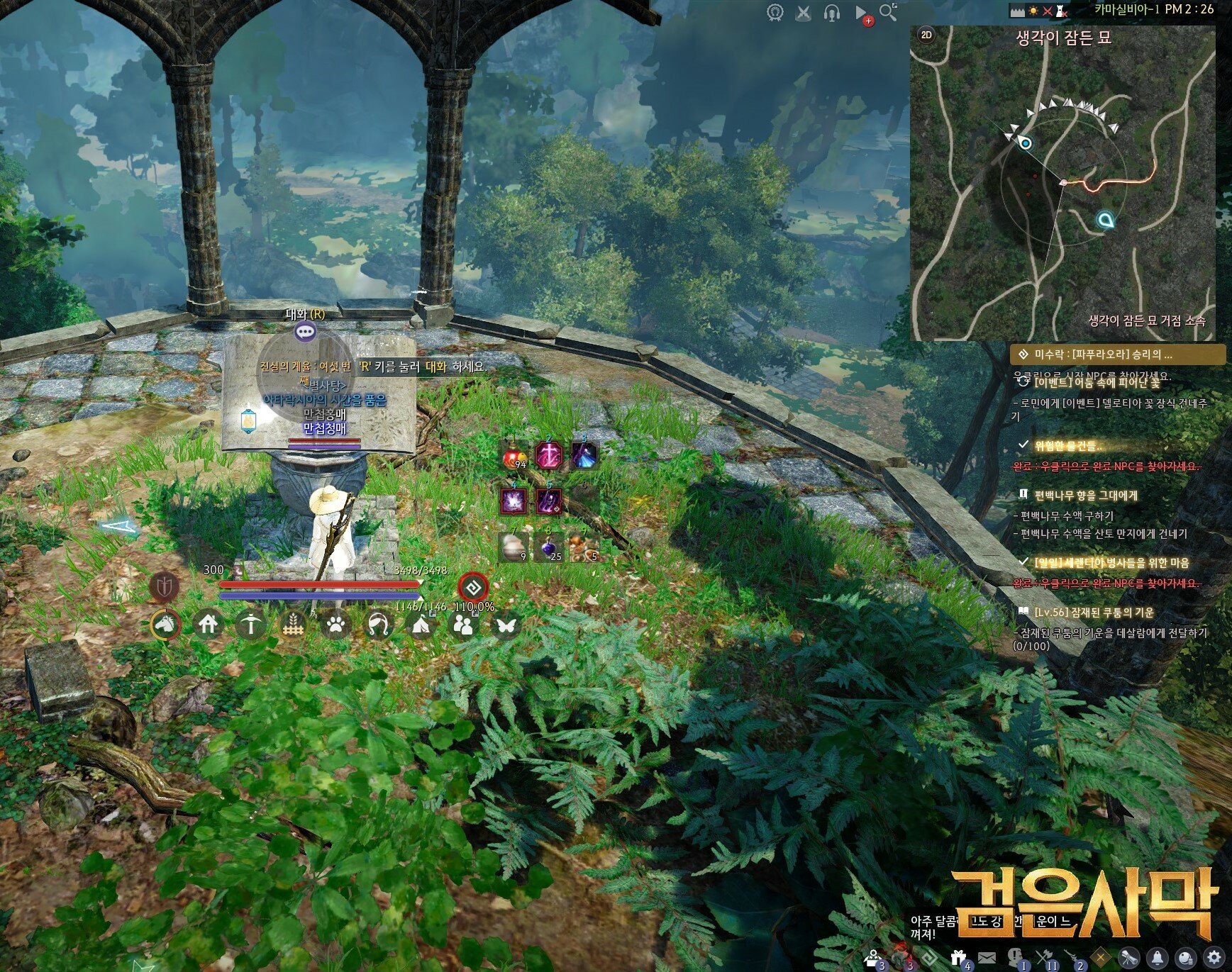Use the purple elixir with 25 count

tap(548, 547)
